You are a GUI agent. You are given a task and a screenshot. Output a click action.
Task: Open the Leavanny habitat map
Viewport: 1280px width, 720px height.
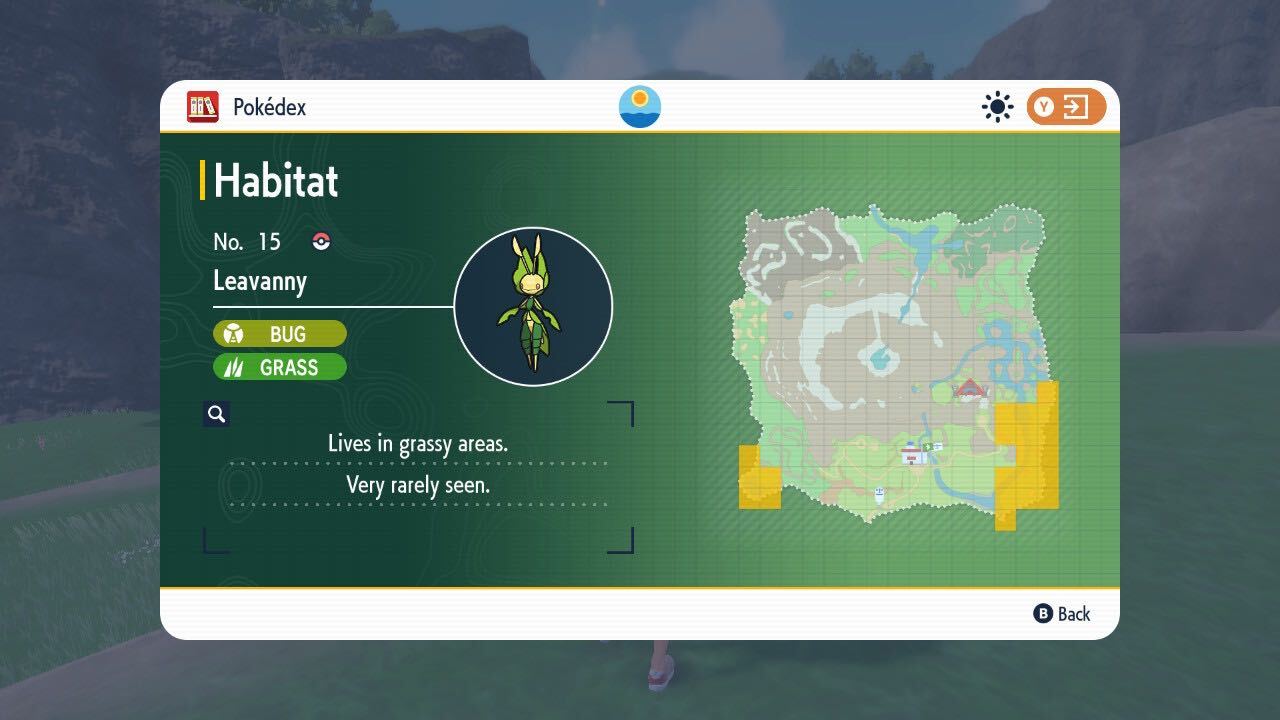[896, 365]
